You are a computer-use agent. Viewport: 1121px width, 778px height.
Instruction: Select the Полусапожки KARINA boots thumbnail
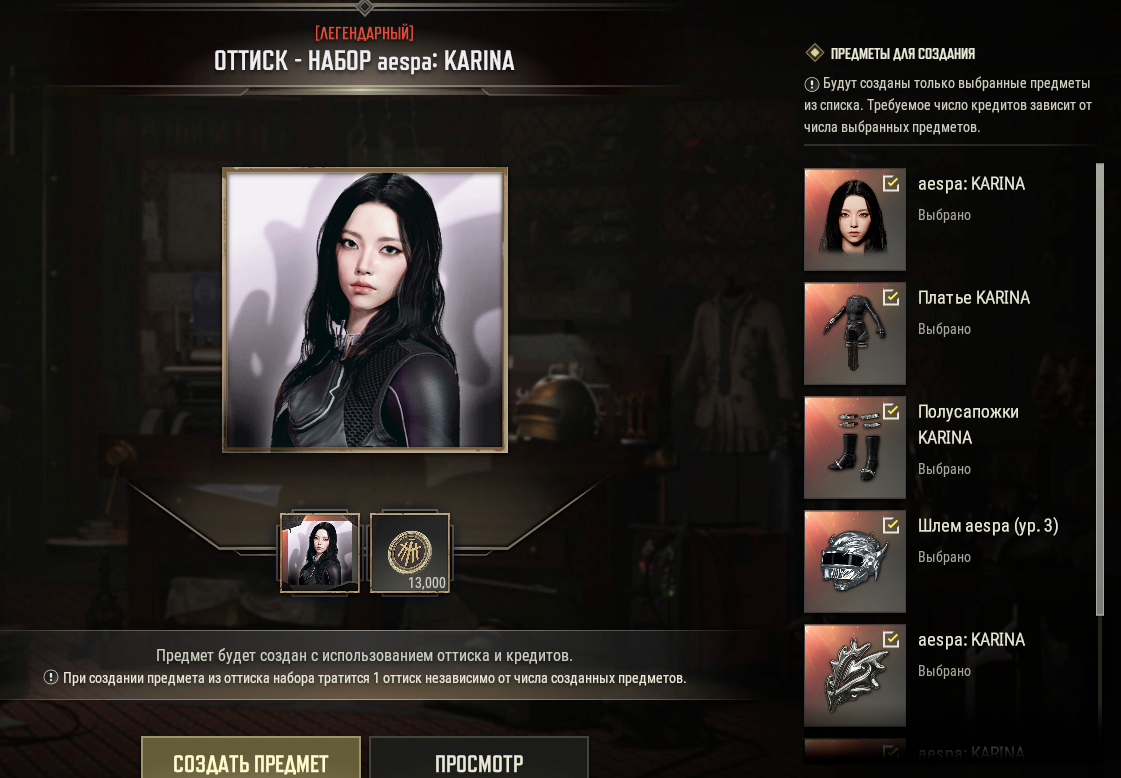pyautogui.click(x=853, y=448)
